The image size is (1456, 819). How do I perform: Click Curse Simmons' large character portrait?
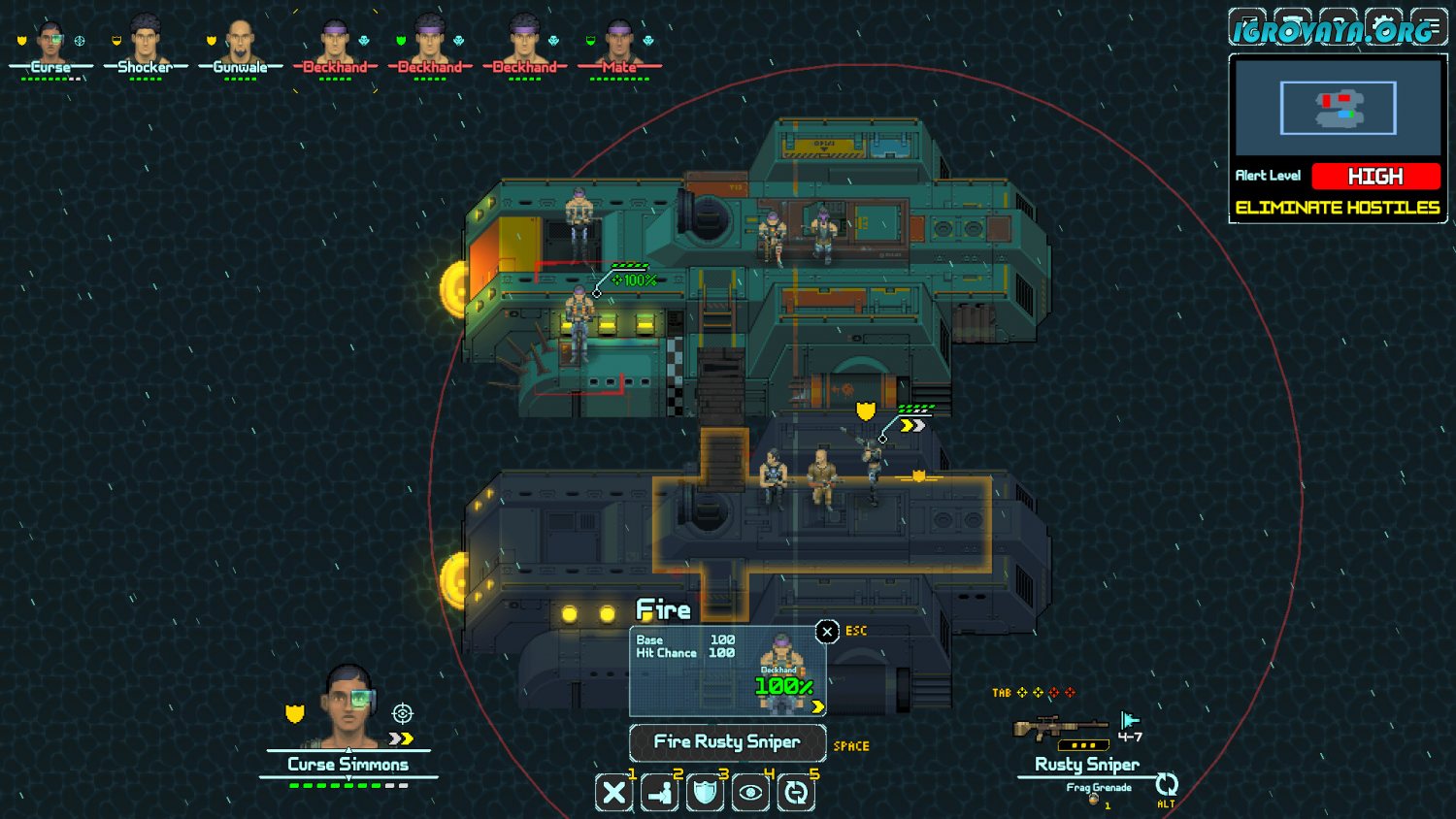coord(348,706)
